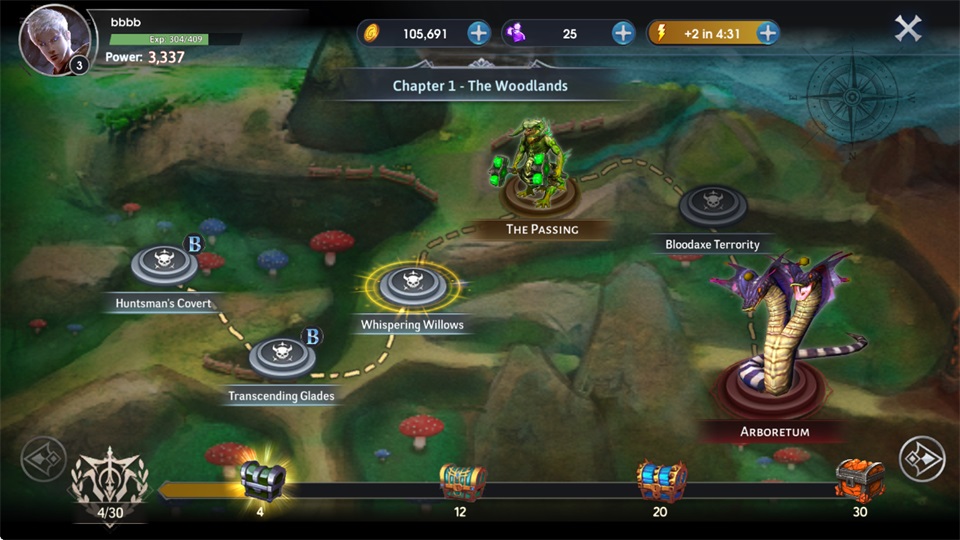Open the chapter star progress emblem
The width and height of the screenshot is (960, 540).
[x=108, y=484]
